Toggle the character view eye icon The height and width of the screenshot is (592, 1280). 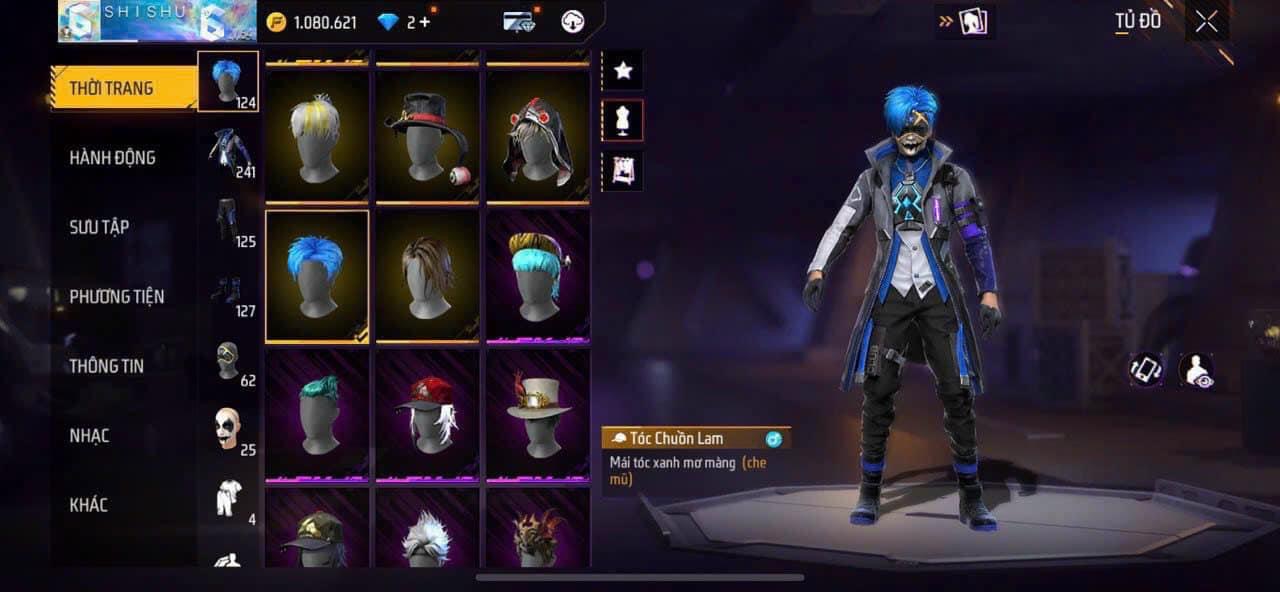1195,370
